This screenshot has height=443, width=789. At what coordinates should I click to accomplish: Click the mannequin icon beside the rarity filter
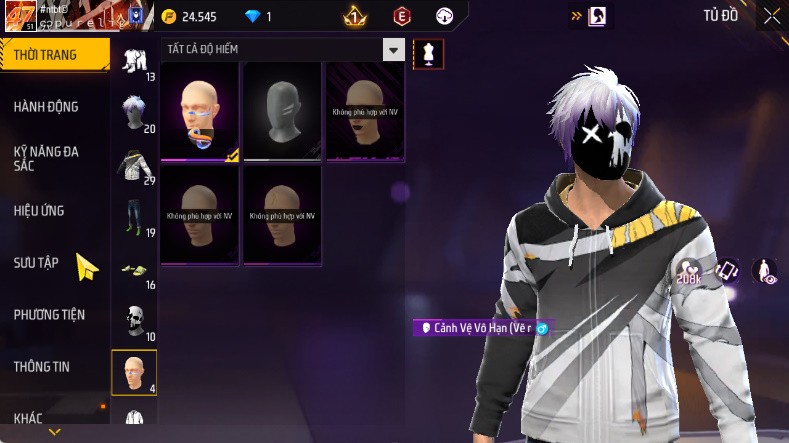click(x=429, y=53)
